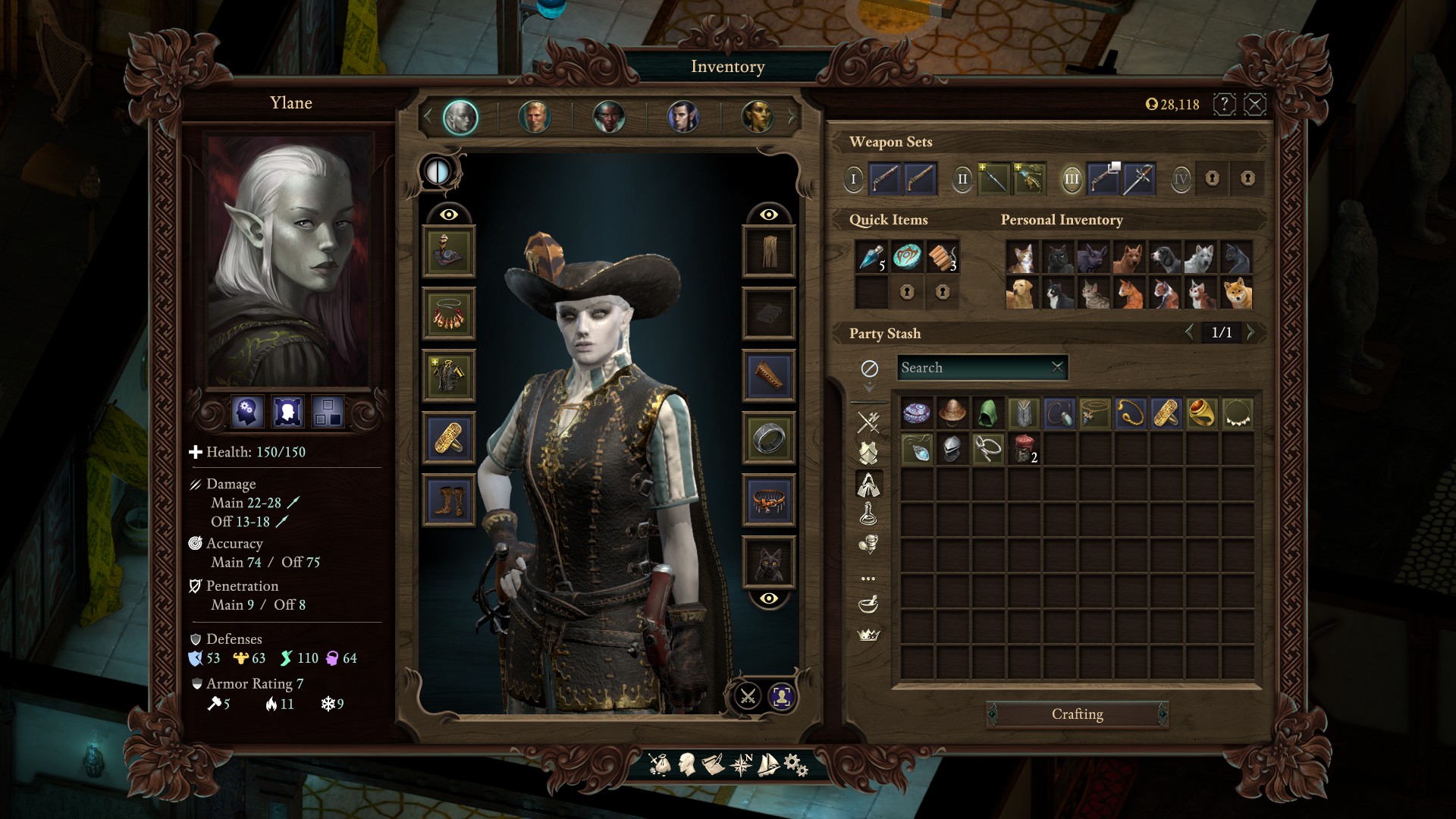Select weapon set I
This screenshot has height=819, width=1456.
[x=853, y=180]
